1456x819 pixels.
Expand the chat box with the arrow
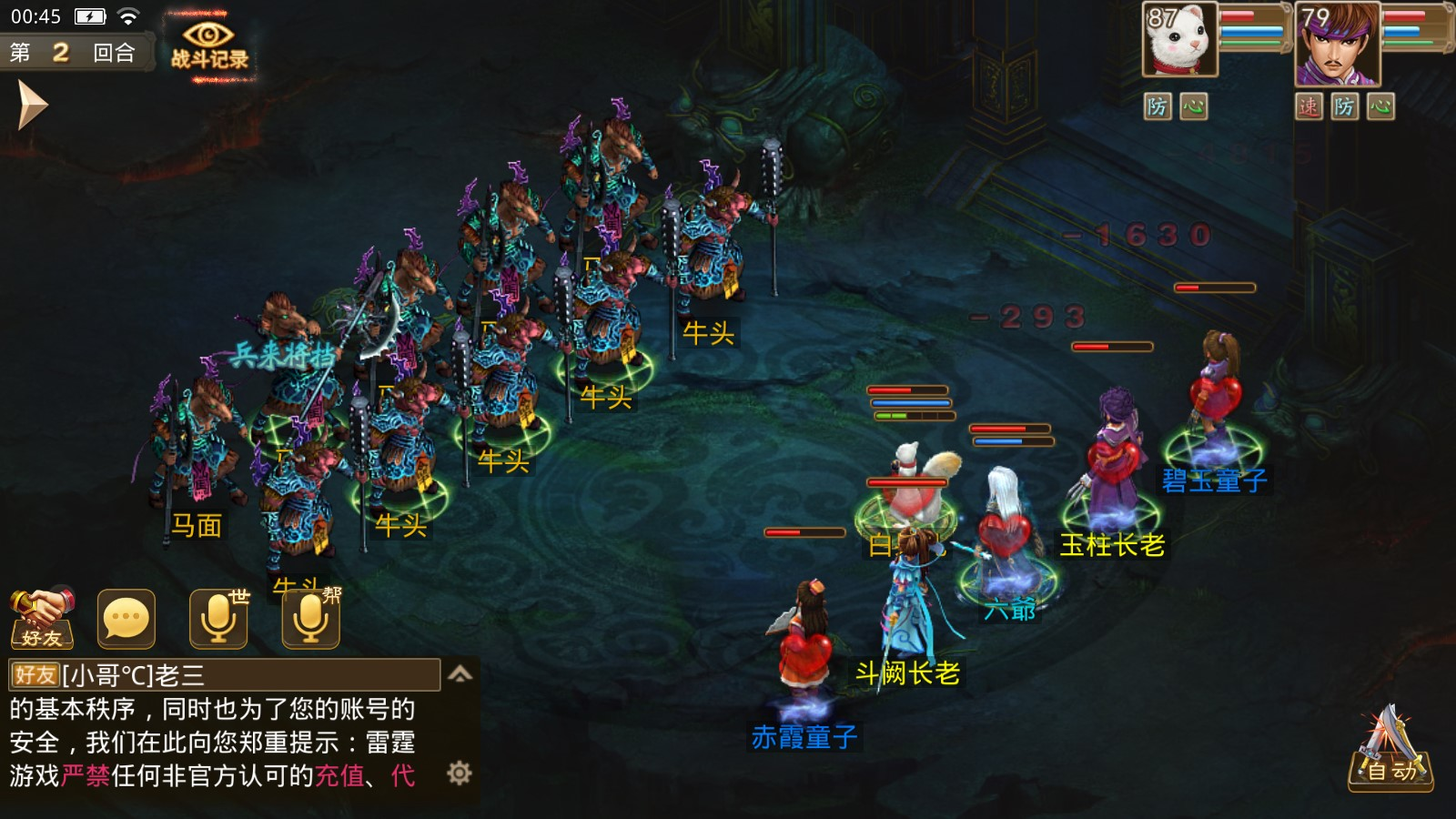pos(460,674)
